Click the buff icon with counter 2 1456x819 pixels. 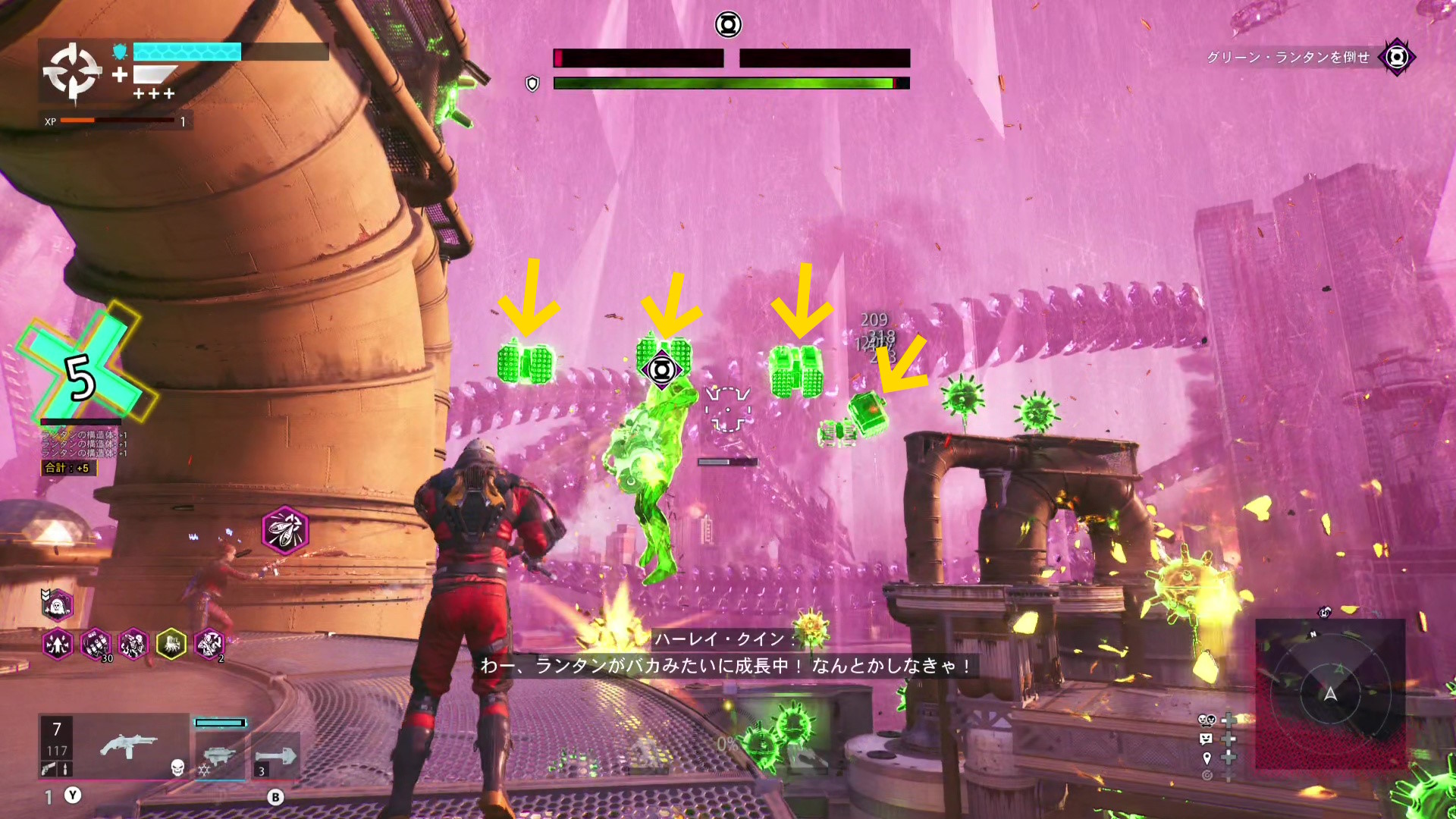pyautogui.click(x=209, y=645)
